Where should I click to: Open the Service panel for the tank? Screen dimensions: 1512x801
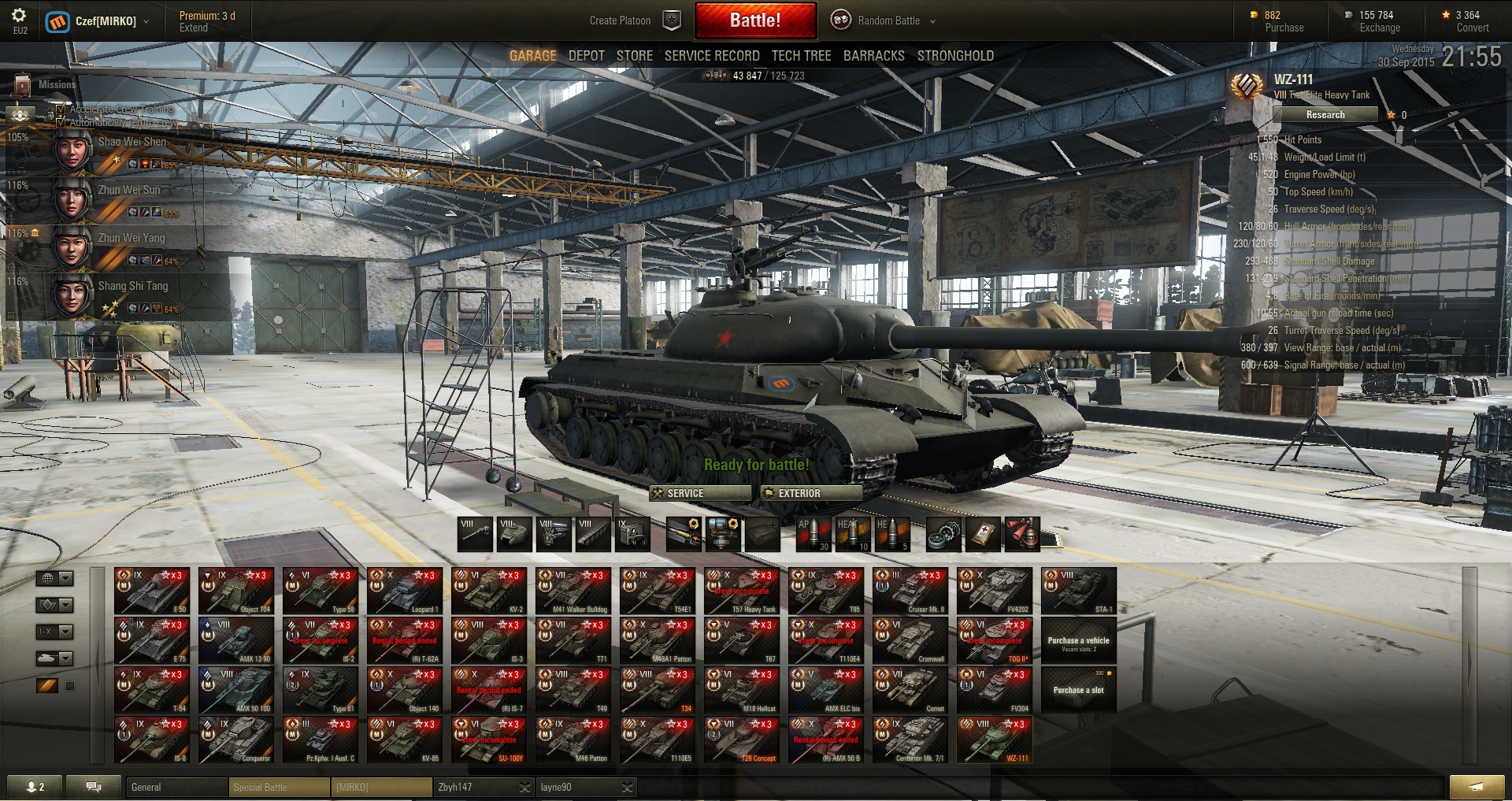click(x=699, y=493)
